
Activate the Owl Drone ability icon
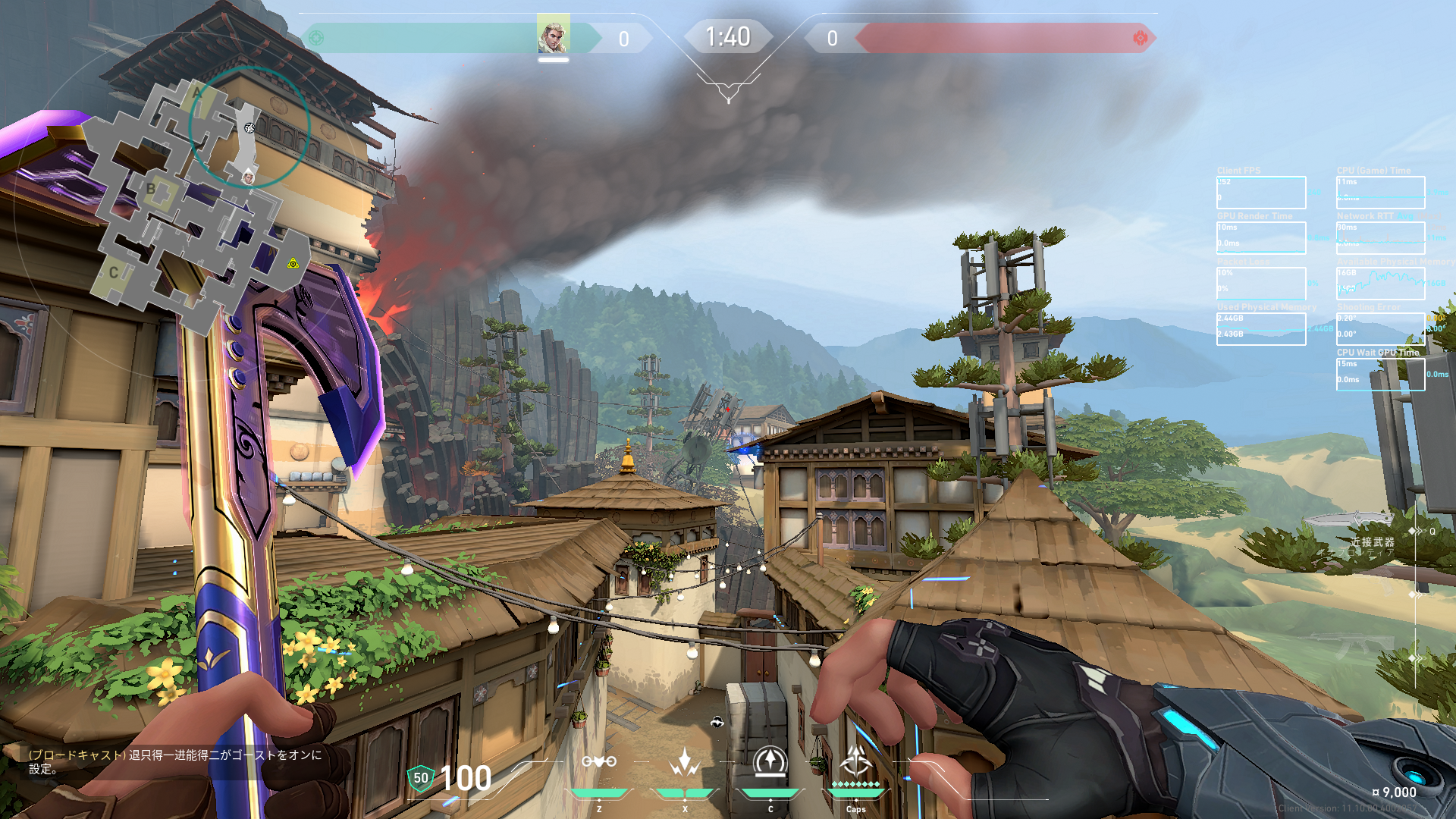(599, 761)
